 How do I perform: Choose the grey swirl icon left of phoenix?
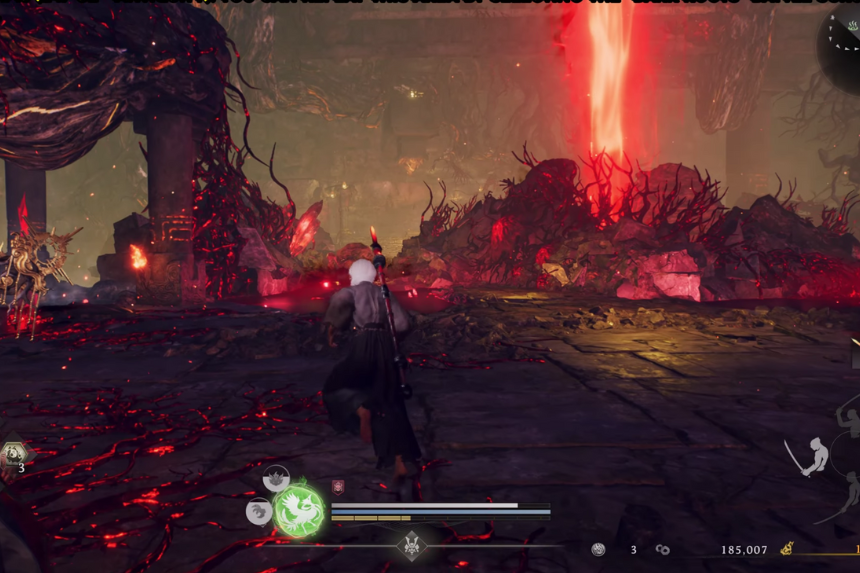259,512
